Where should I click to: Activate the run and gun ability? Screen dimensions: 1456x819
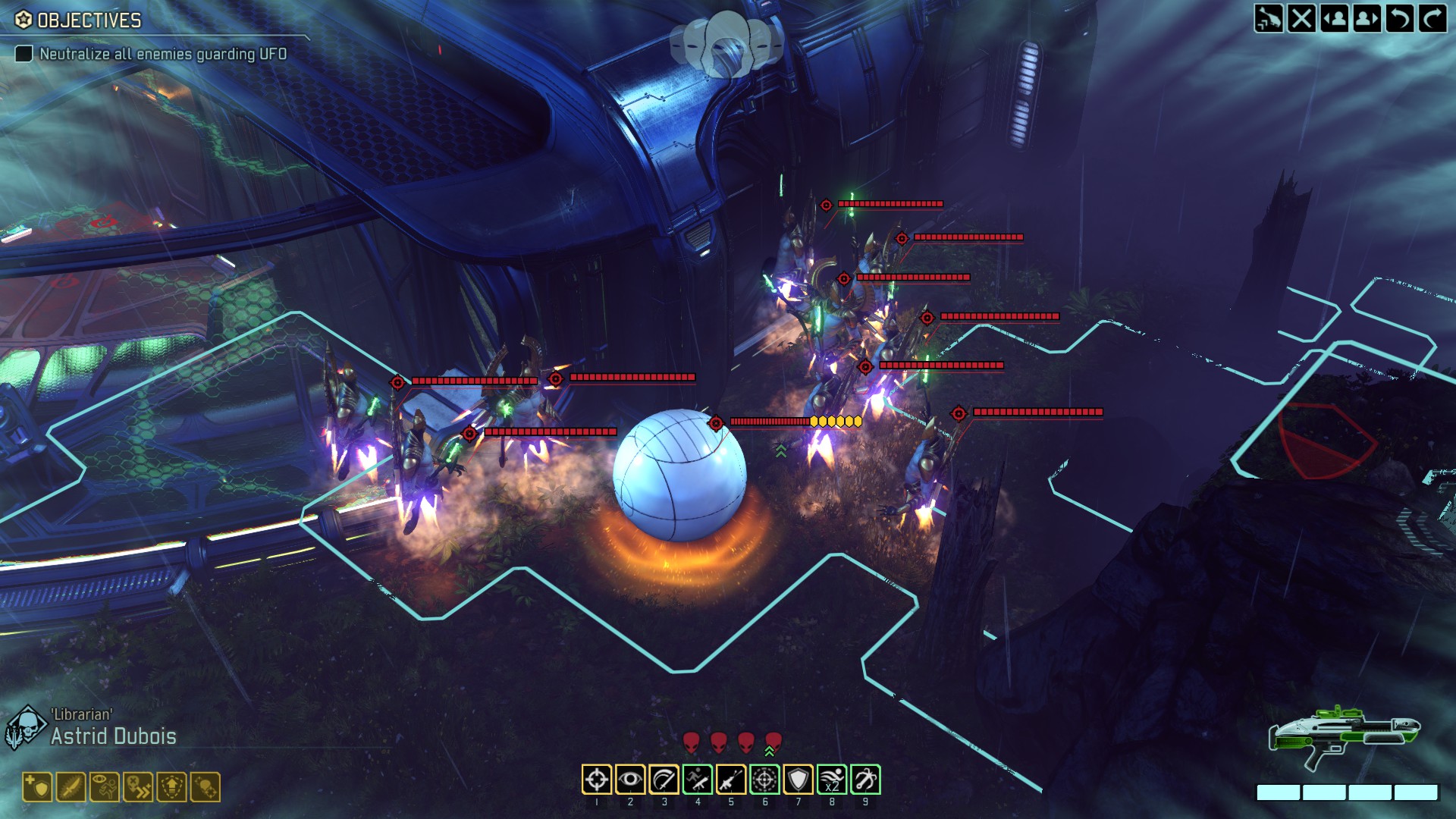coord(698,780)
